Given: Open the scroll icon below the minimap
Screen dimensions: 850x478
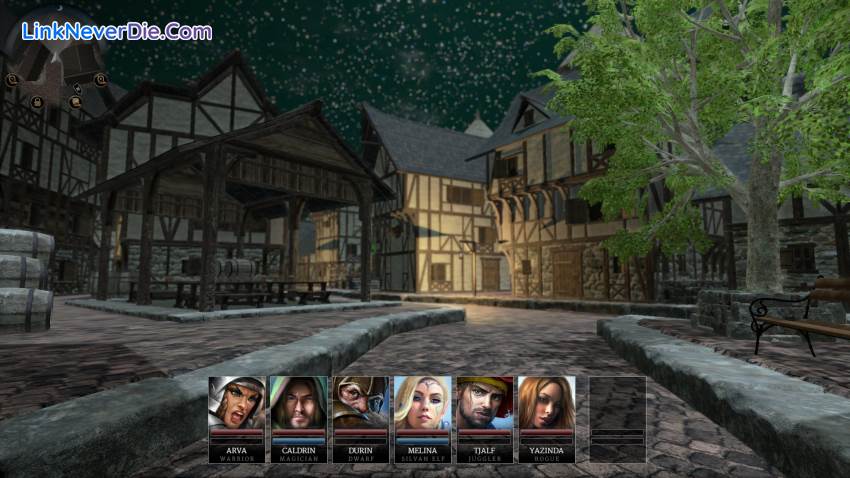Looking at the screenshot, I should 76,101.
